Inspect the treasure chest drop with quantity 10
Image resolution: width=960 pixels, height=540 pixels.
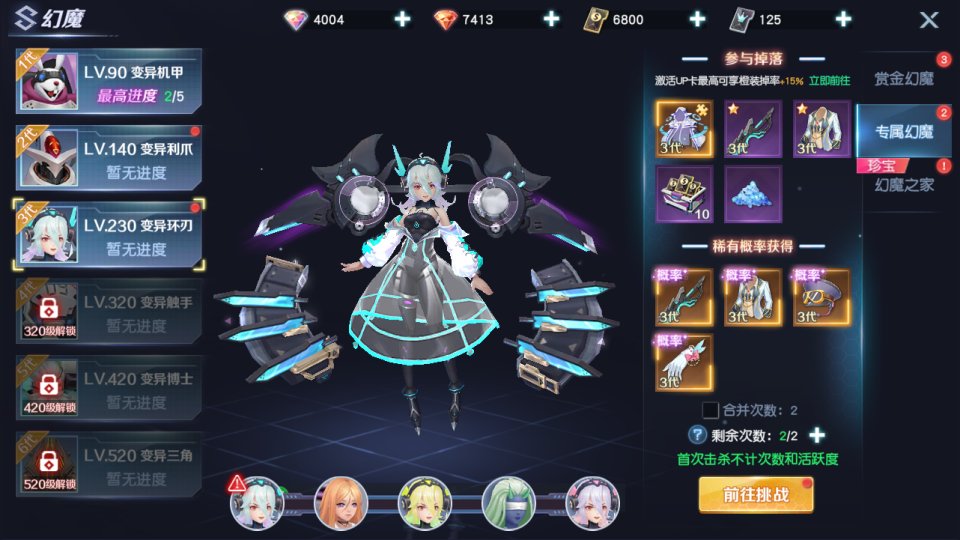pos(684,193)
